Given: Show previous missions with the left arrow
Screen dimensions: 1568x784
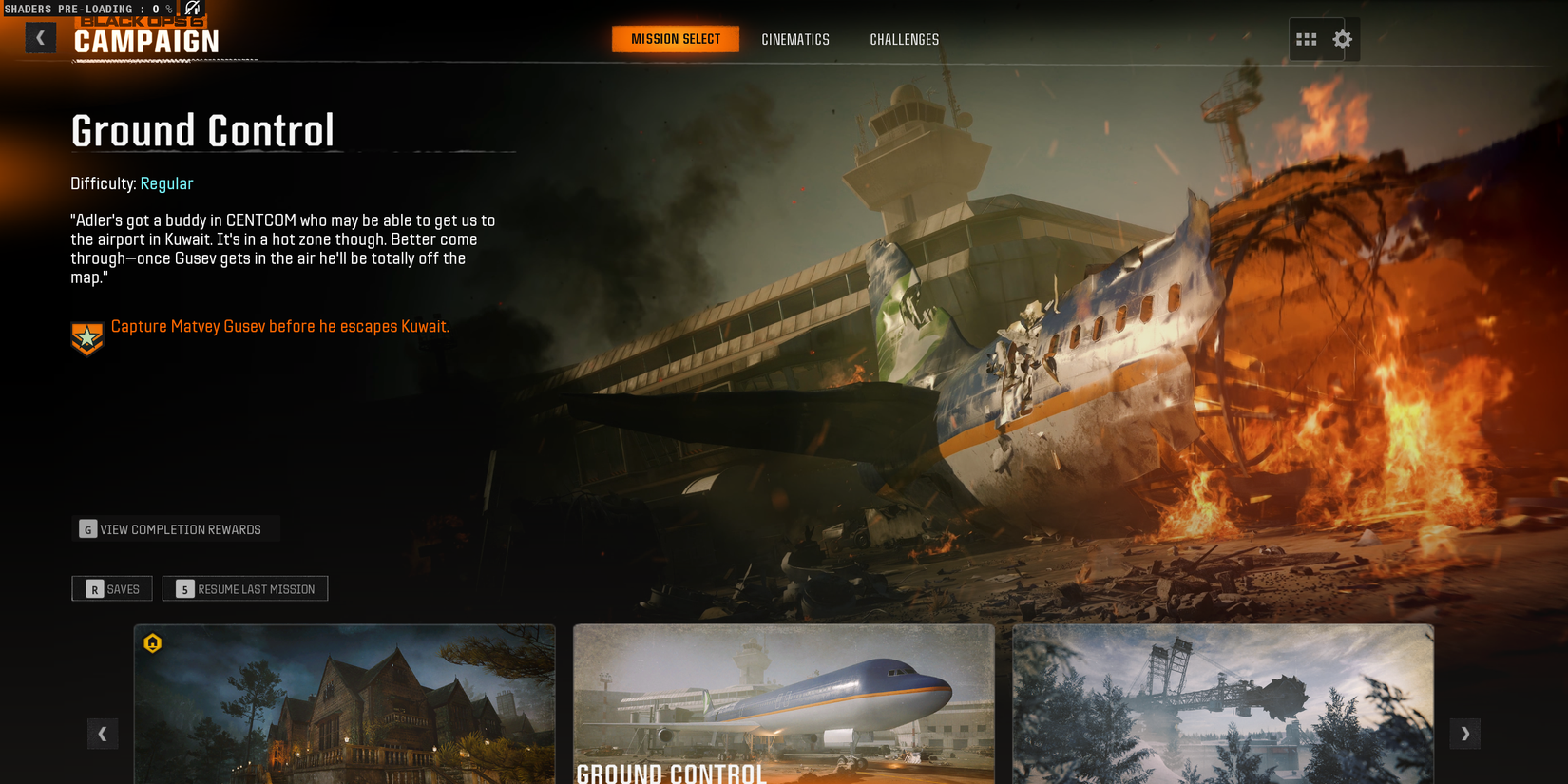Looking at the screenshot, I should point(103,734).
